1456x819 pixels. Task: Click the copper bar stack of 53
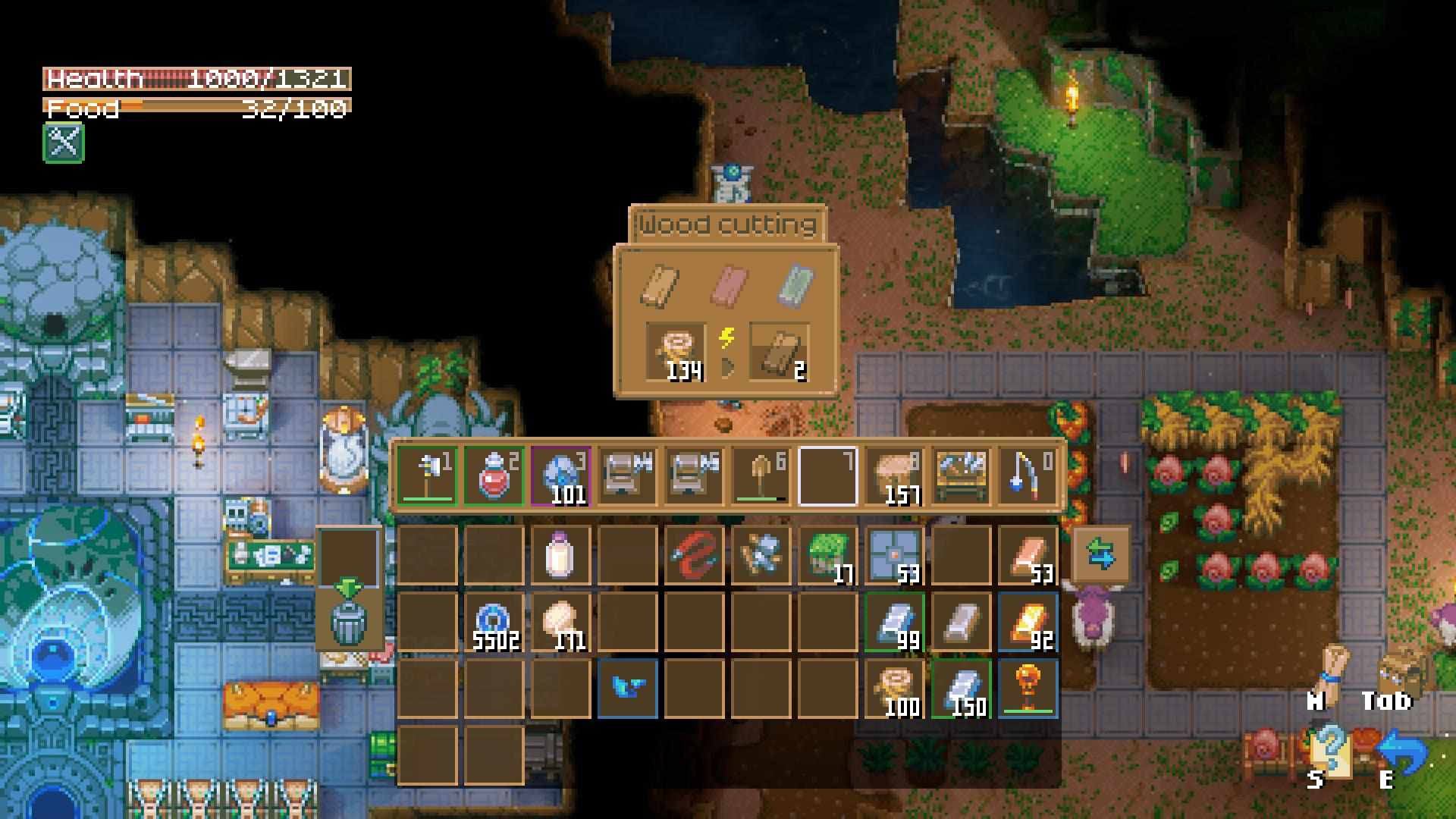pos(1028,555)
